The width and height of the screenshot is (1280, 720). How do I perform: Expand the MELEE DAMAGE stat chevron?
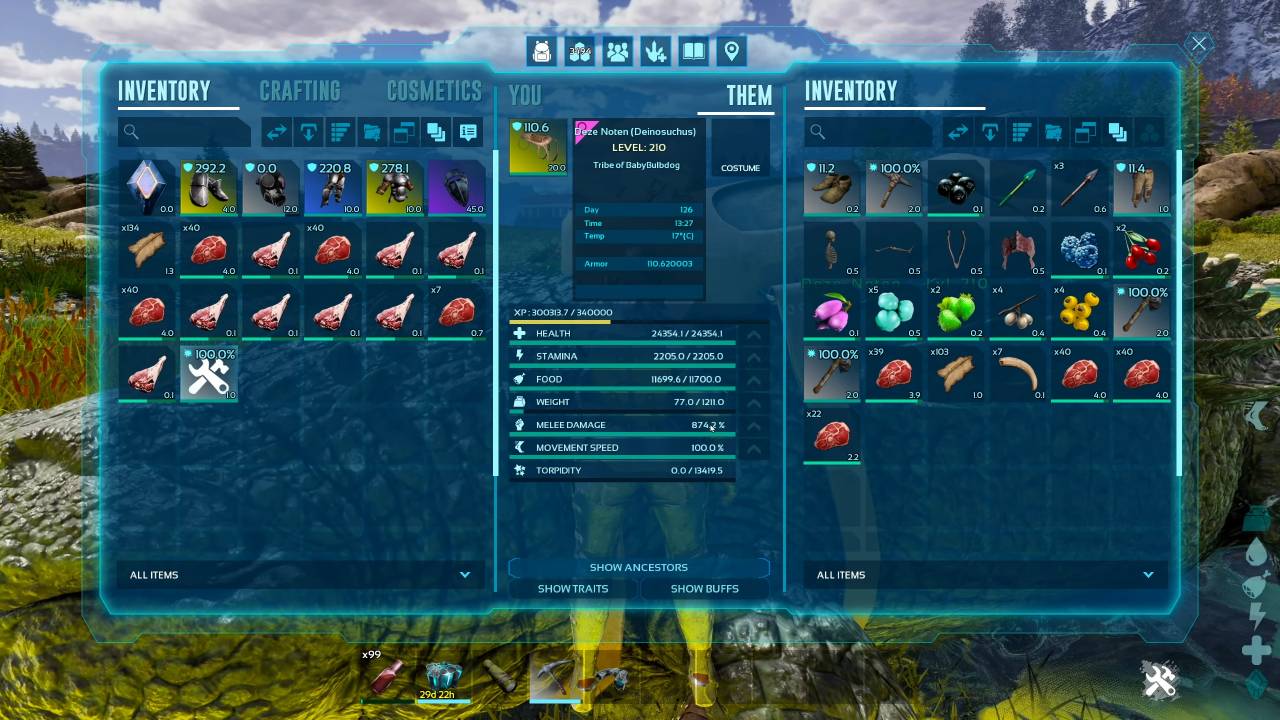click(x=755, y=424)
